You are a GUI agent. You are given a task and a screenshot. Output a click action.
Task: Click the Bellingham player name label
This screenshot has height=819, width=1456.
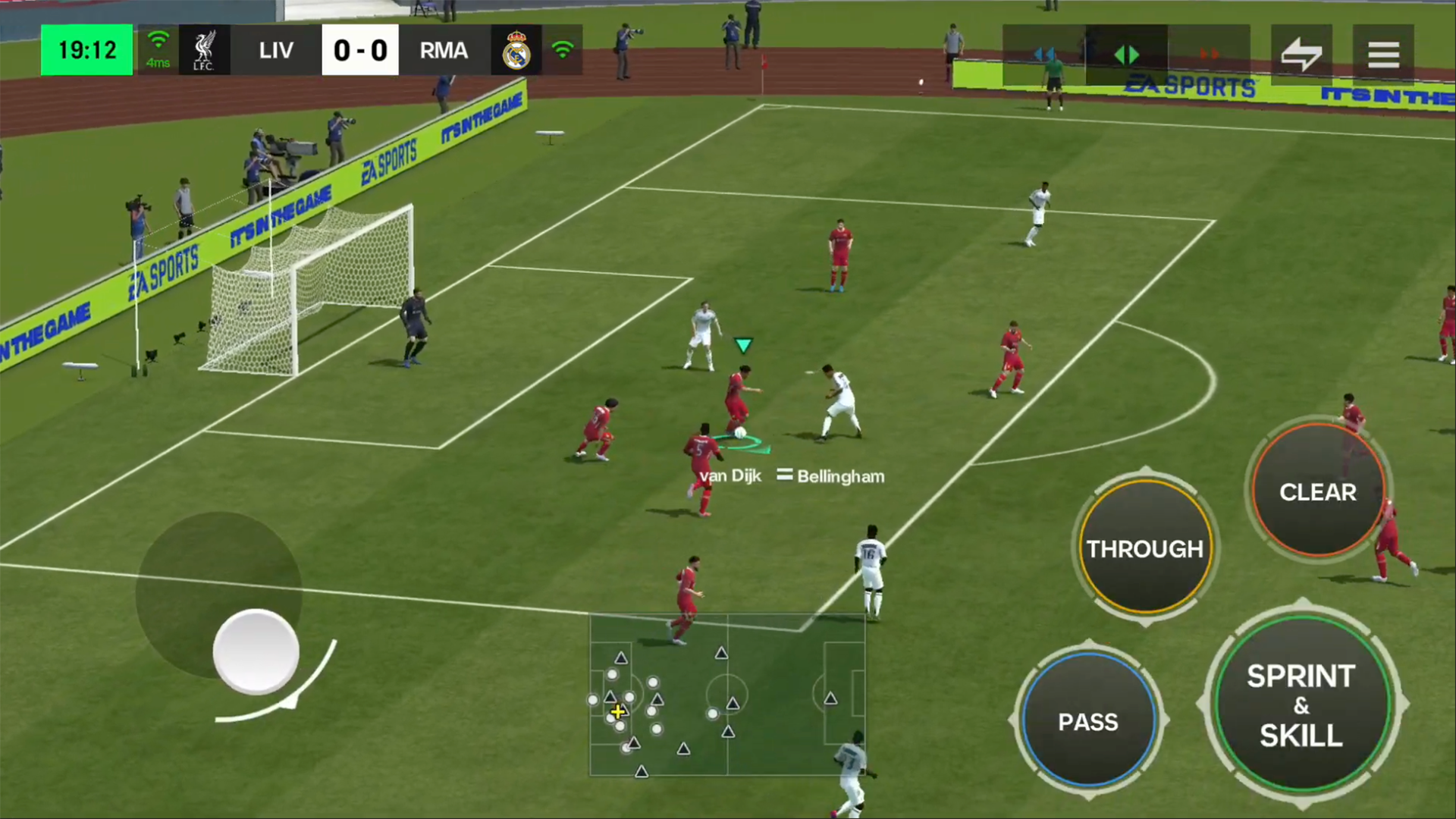tap(840, 475)
